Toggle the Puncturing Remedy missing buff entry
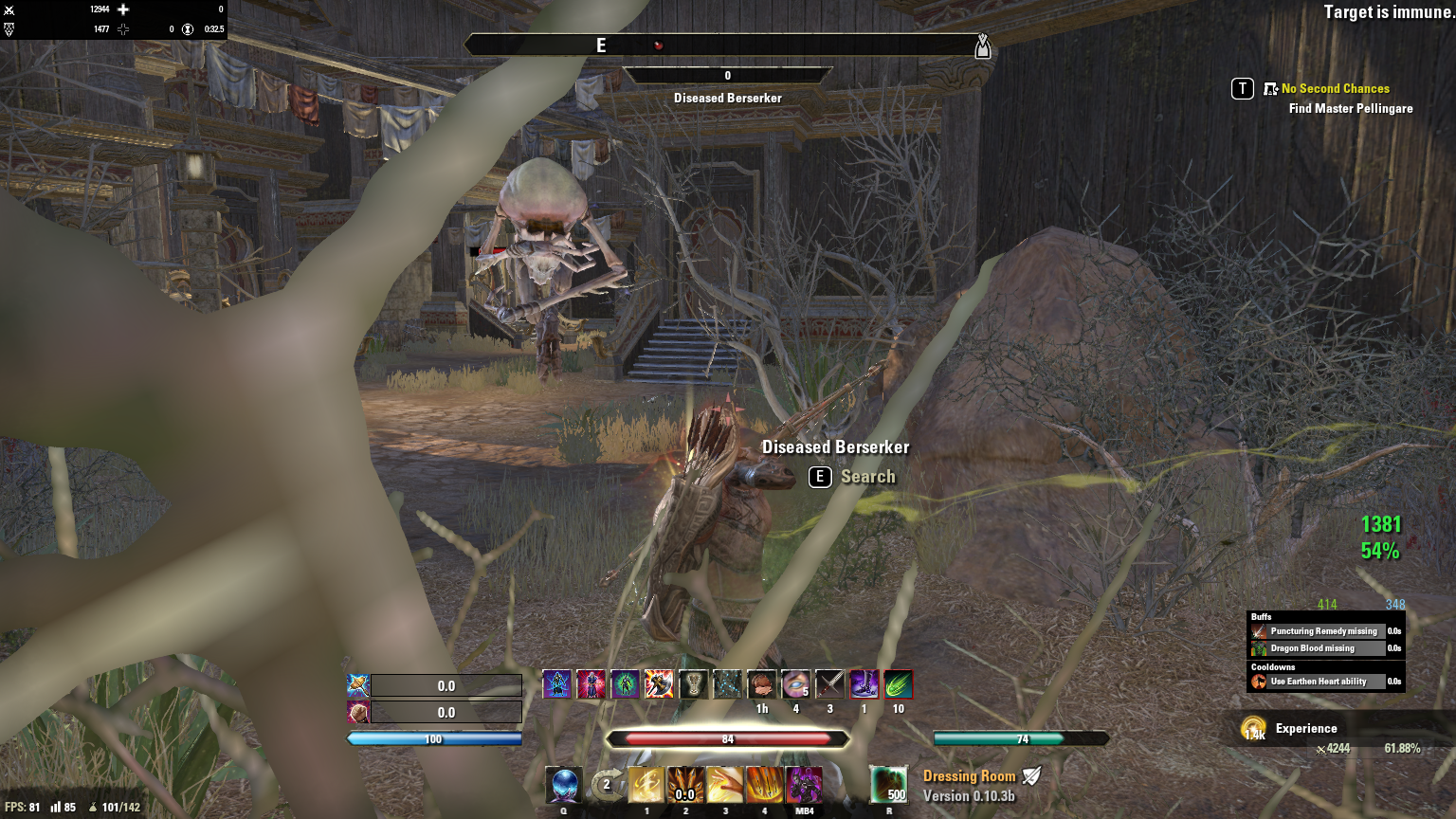The width and height of the screenshot is (1456, 819). pyautogui.click(x=1325, y=630)
